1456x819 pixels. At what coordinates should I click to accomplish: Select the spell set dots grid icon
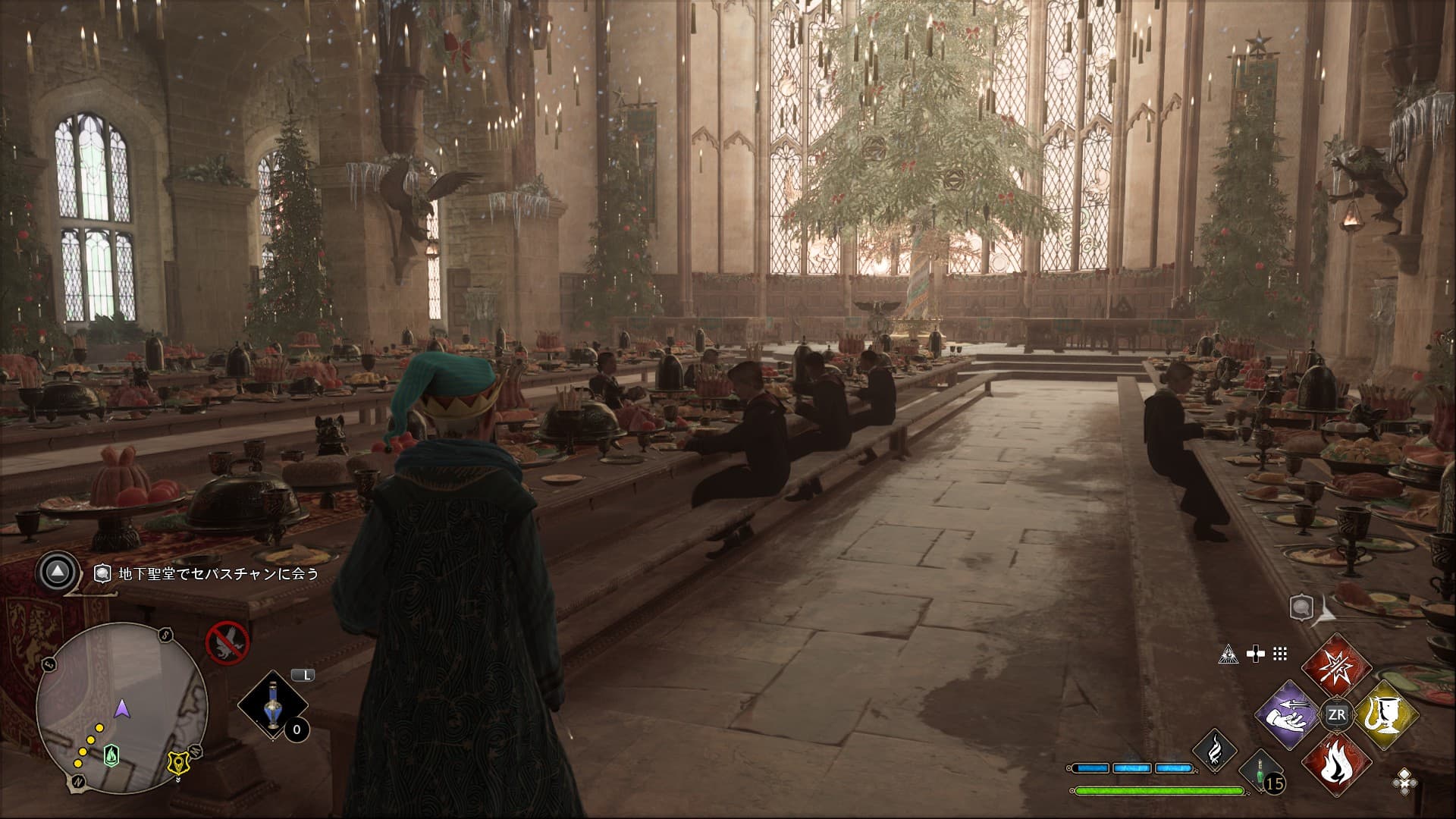(x=1280, y=654)
